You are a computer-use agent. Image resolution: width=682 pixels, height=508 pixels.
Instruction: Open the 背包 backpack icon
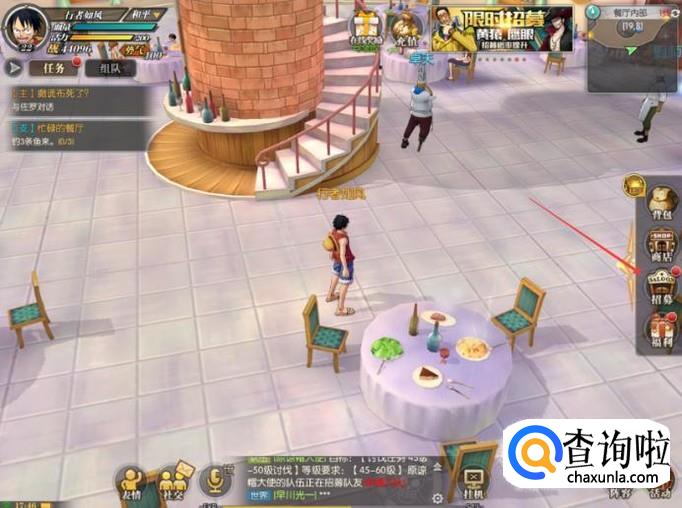point(660,203)
